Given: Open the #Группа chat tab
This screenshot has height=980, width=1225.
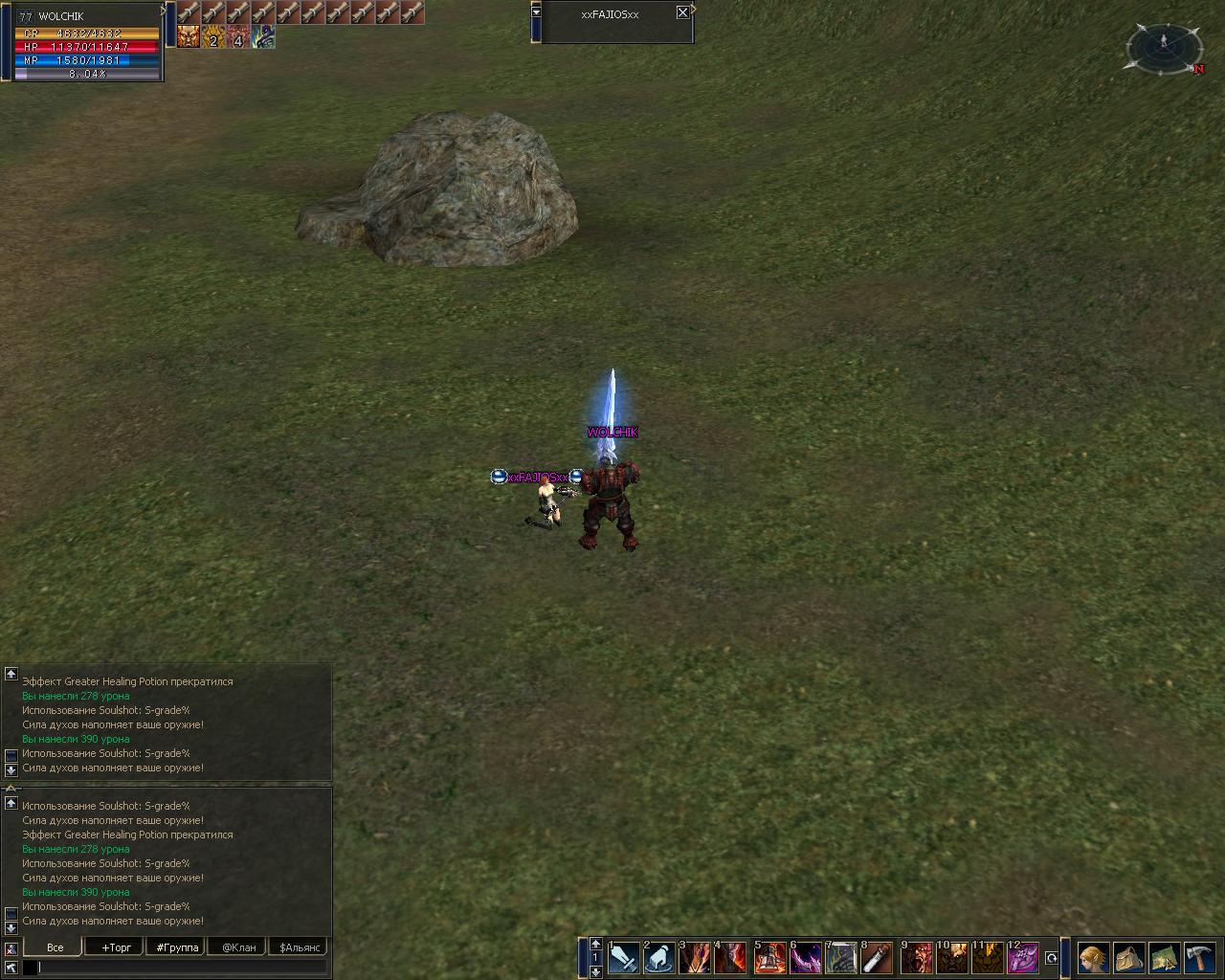Looking at the screenshot, I should tap(177, 947).
